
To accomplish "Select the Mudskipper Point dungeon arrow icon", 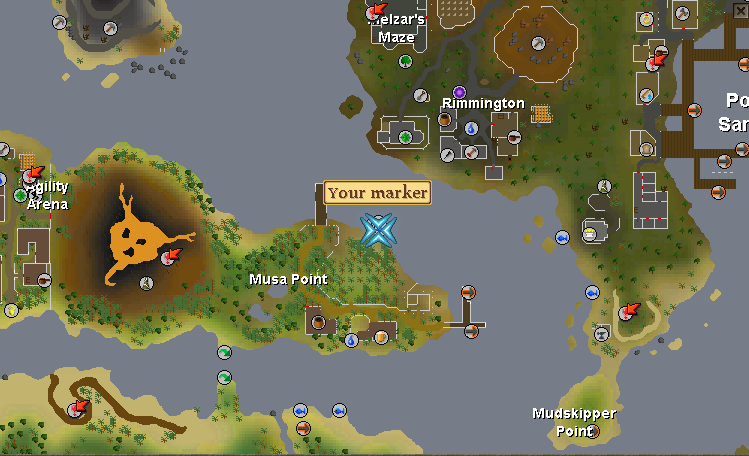I will (628, 311).
